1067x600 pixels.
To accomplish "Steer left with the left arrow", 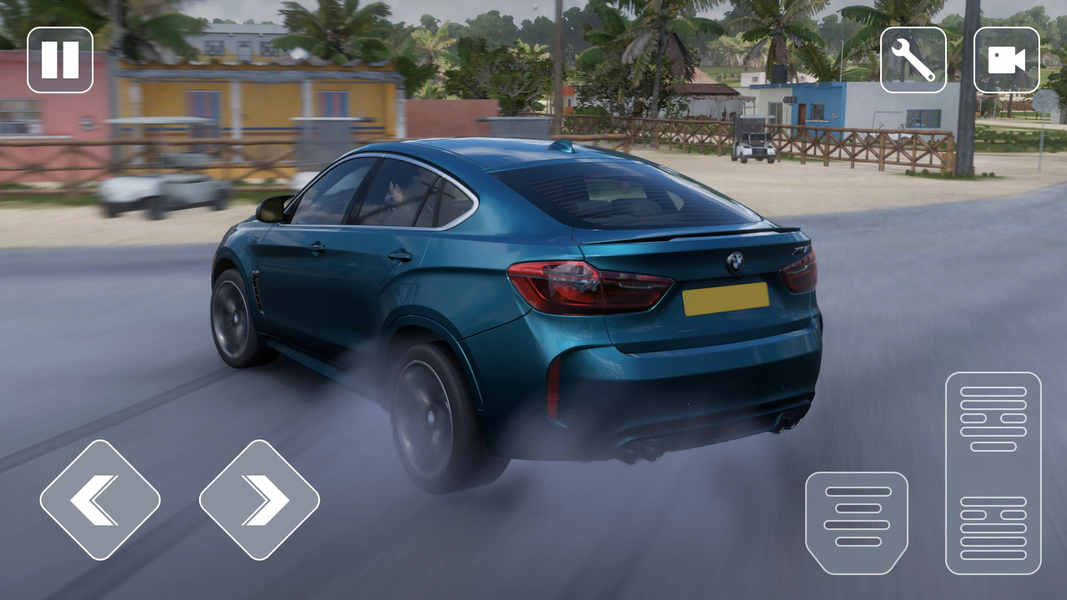I will pos(100,500).
